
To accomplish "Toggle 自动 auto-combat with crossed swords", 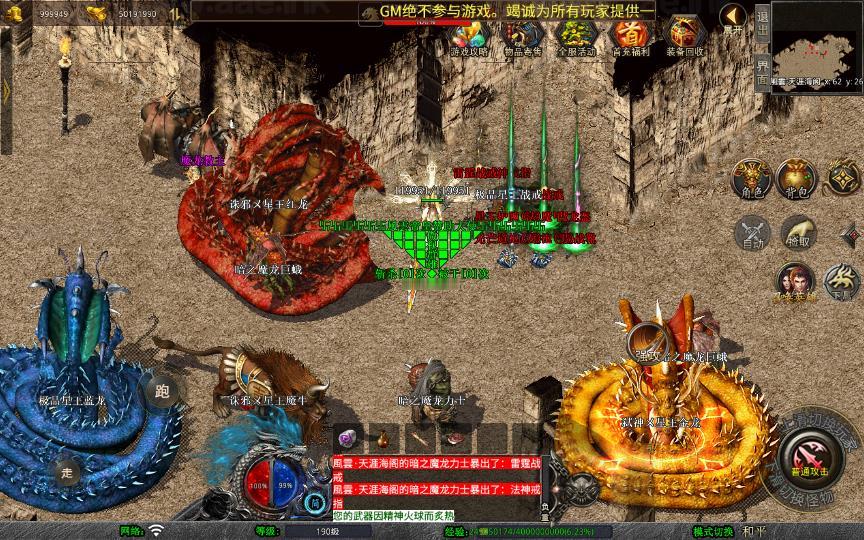I will [750, 231].
